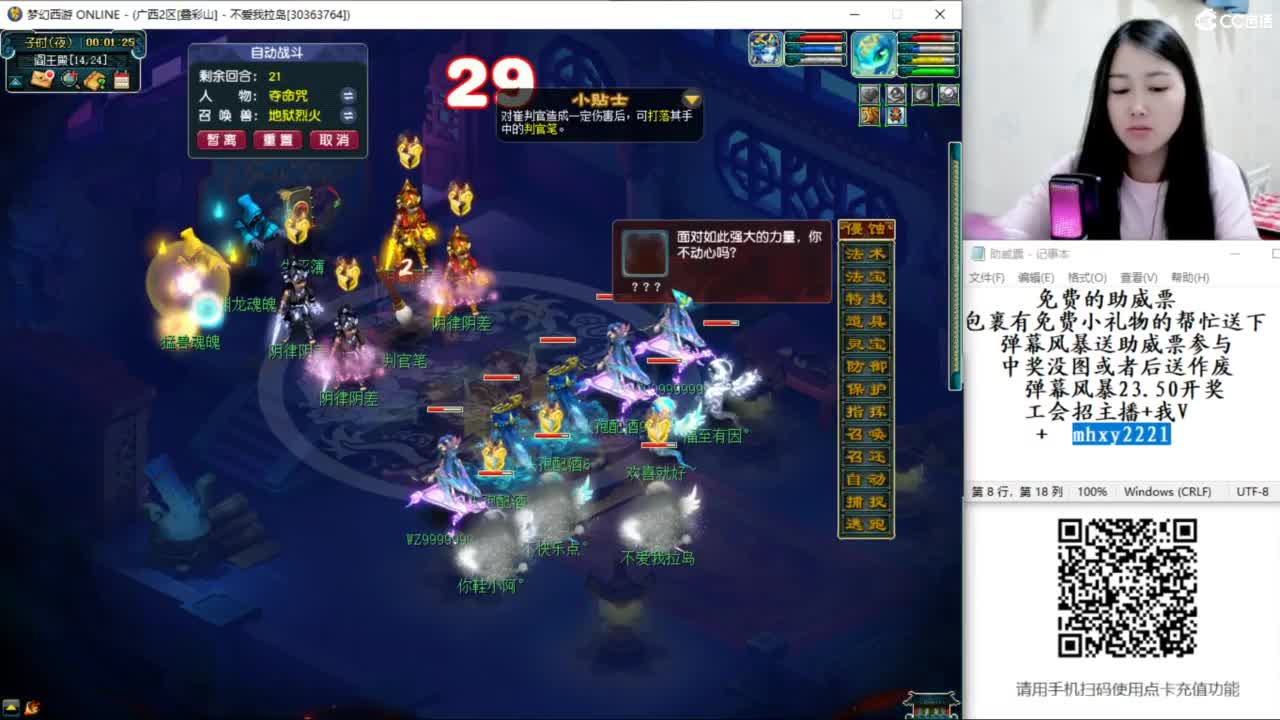This screenshot has height=720, width=1280.
Task: Click the swap toggle beside 地狱烈火
Action: 348,116
